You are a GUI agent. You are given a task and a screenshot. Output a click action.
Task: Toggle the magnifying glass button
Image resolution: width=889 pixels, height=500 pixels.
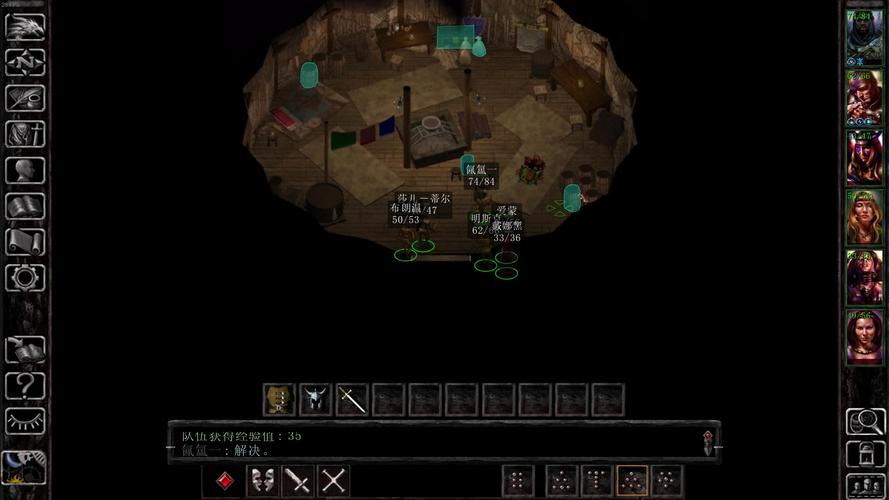[x=864, y=421]
